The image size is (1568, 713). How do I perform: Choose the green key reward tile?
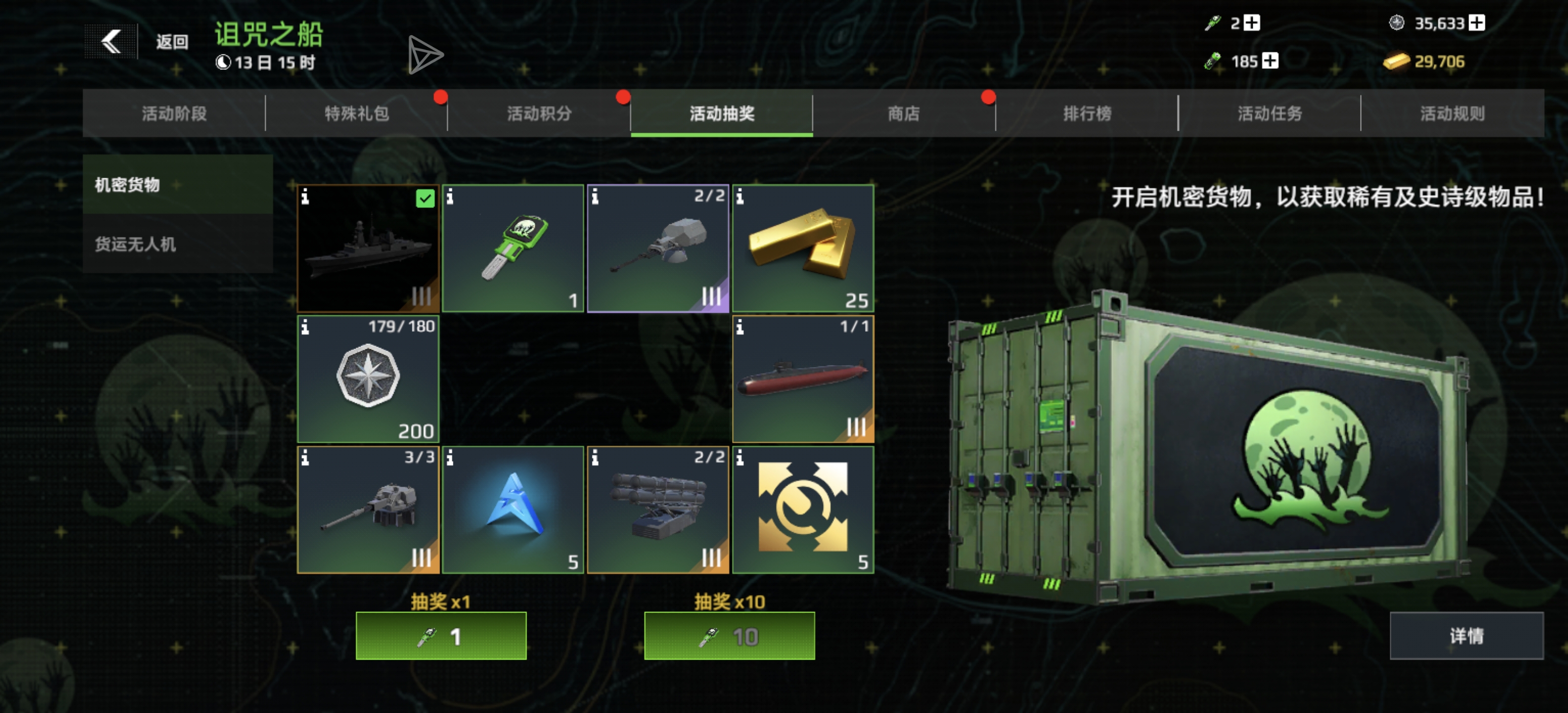point(513,249)
